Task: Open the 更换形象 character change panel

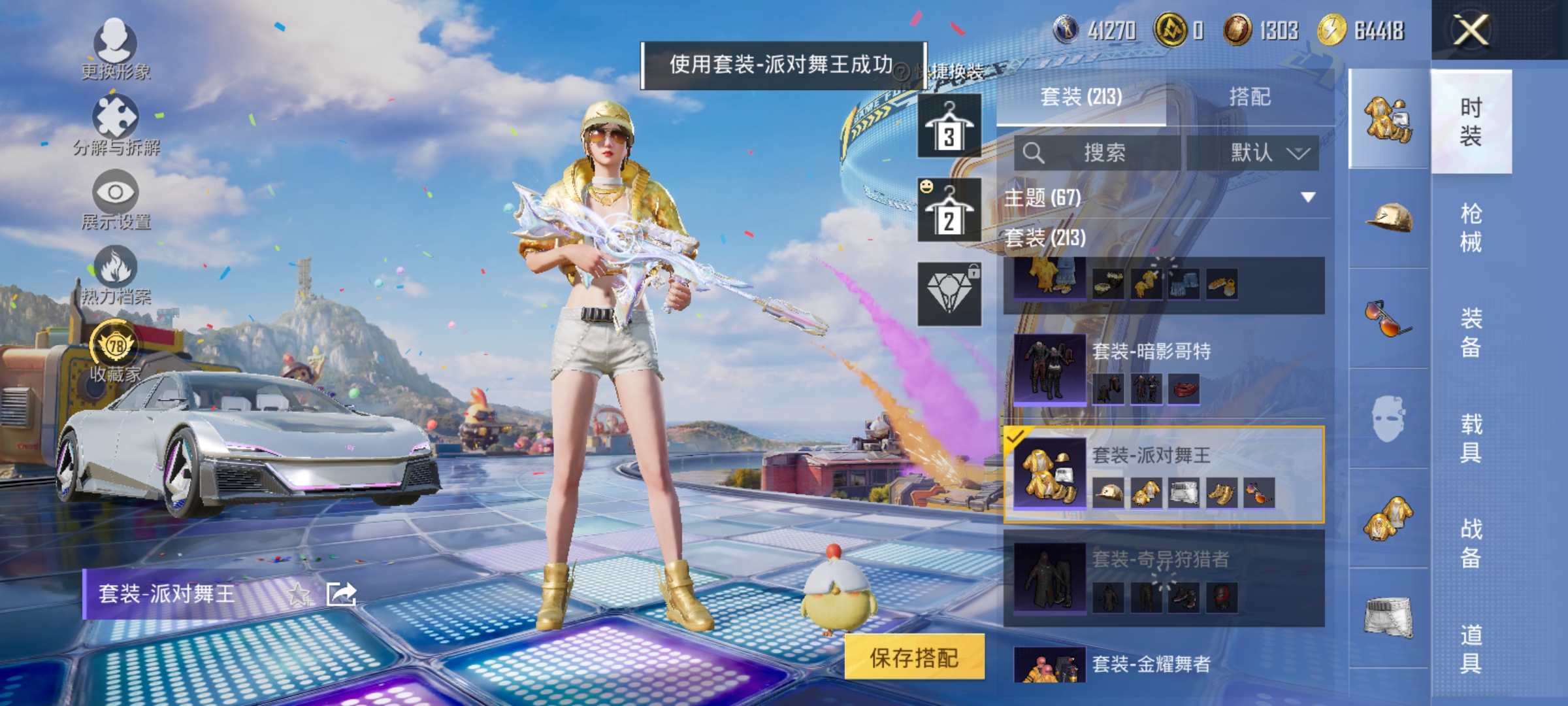Action: click(x=116, y=49)
